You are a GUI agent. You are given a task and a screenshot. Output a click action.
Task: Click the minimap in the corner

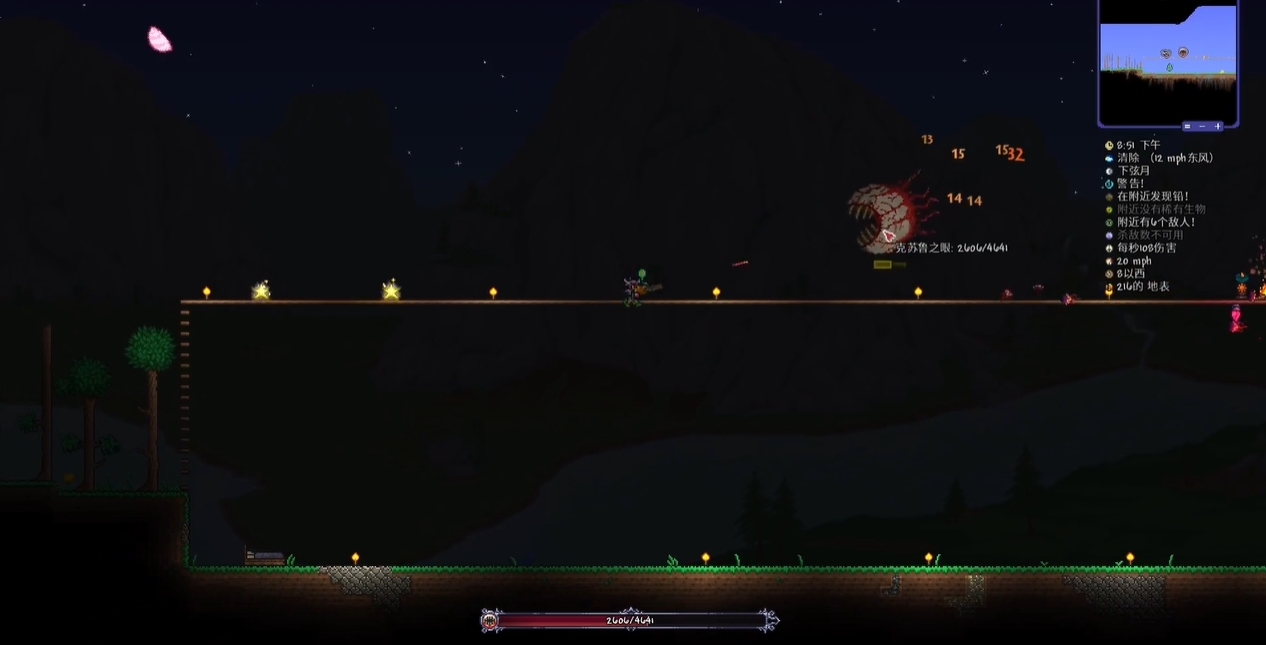[1168, 62]
